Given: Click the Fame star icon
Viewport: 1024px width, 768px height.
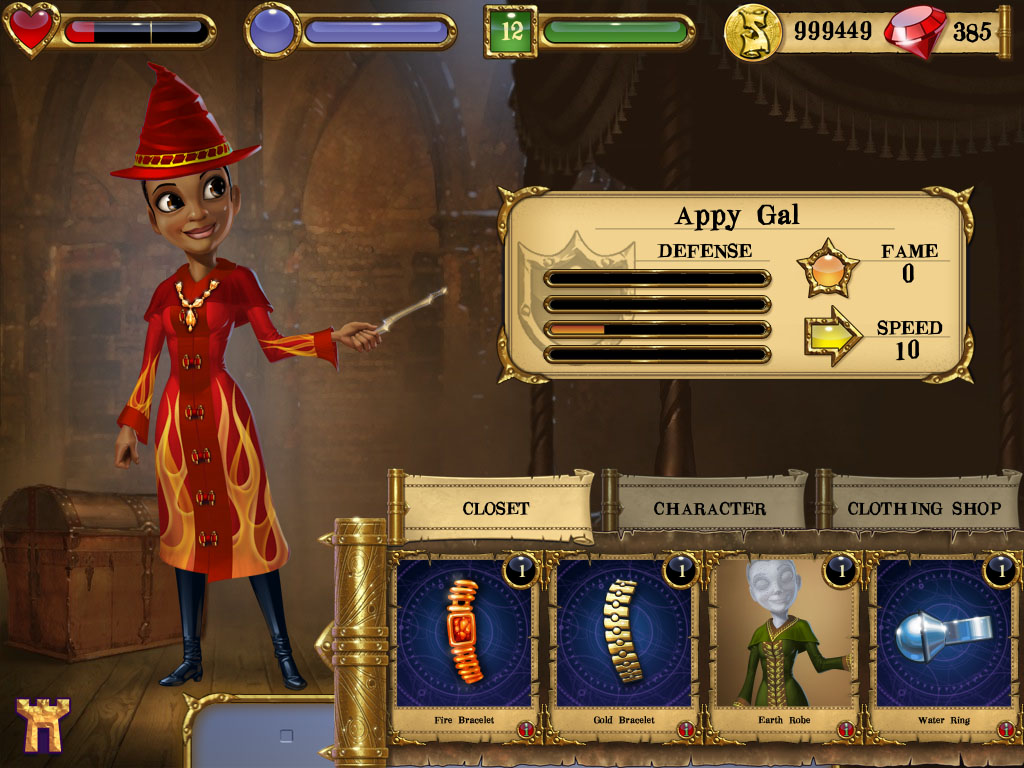Looking at the screenshot, I should (827, 268).
